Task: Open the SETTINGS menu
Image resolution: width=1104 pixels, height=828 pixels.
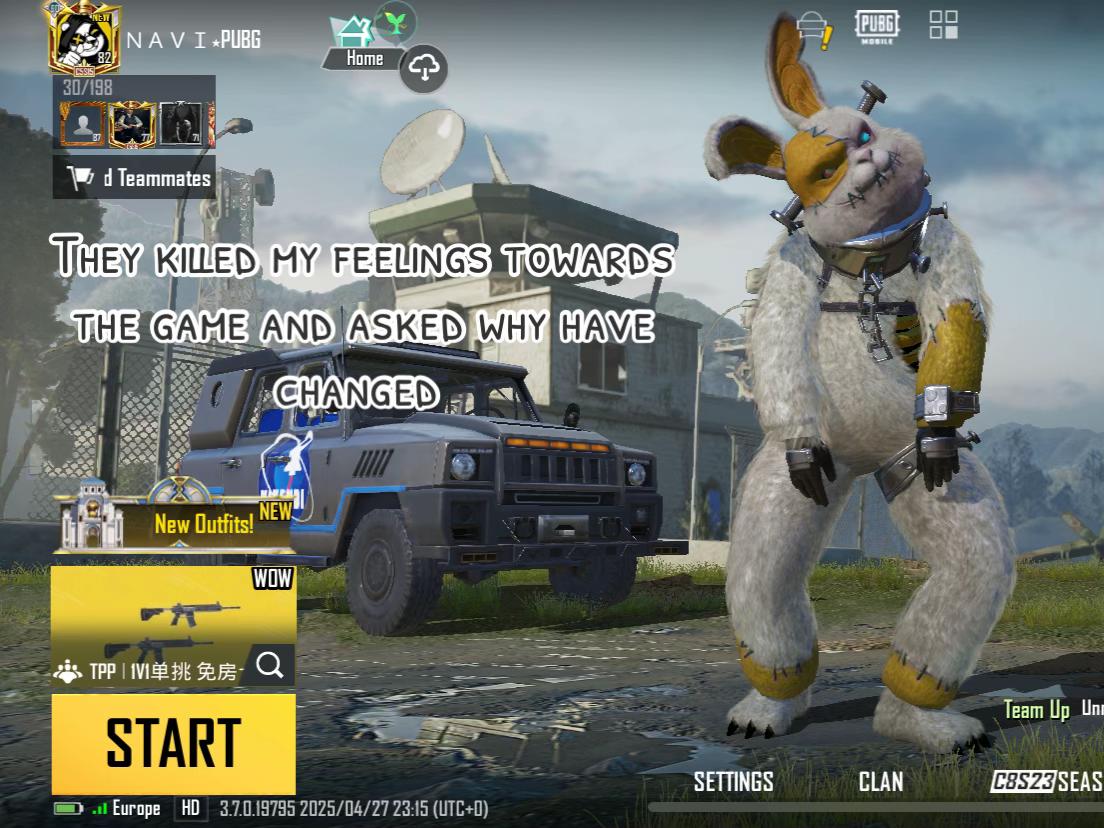Action: 733,782
